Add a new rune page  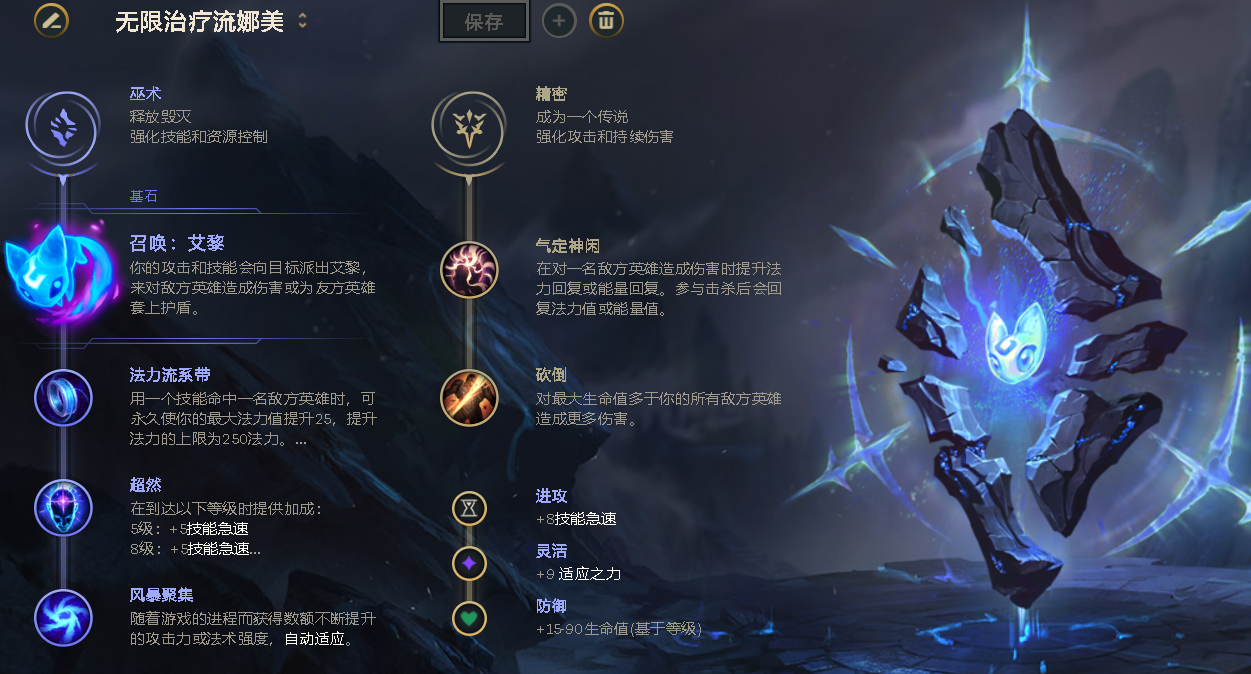(x=559, y=20)
